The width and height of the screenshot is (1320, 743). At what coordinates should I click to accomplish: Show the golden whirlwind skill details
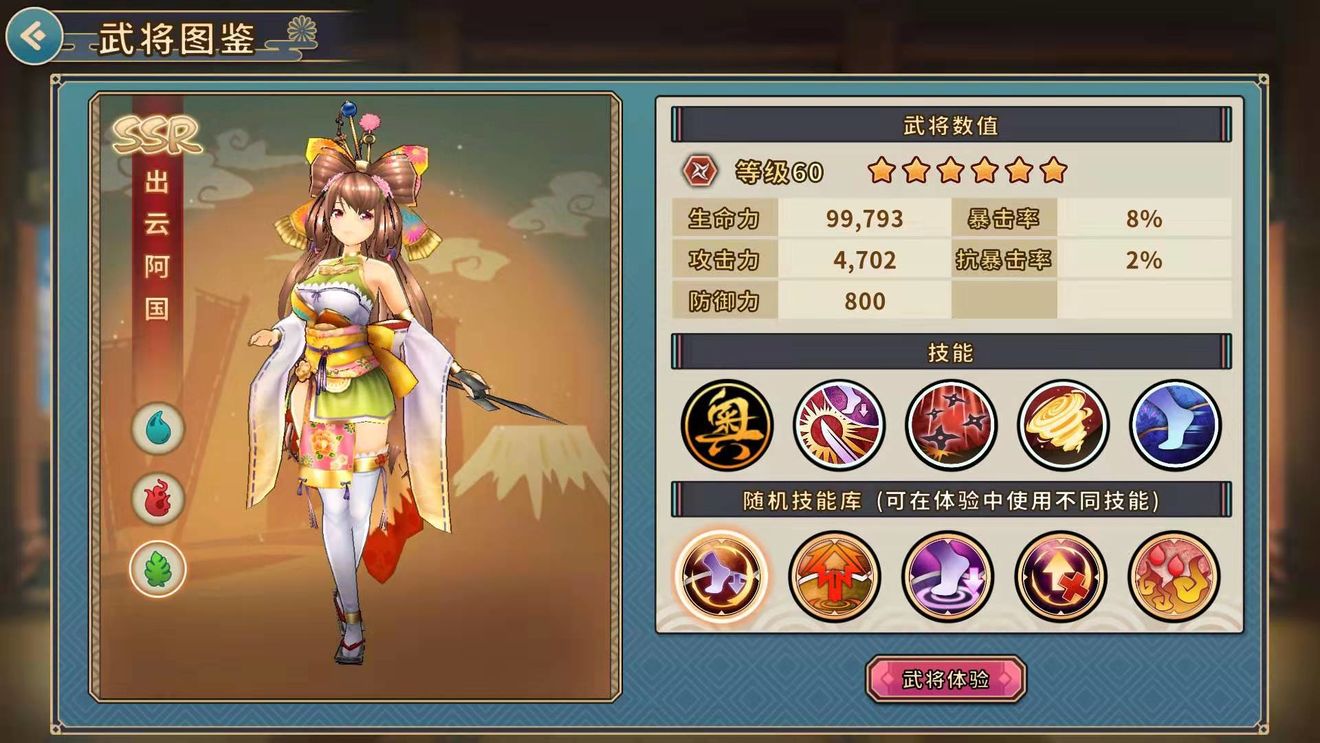[1063, 424]
